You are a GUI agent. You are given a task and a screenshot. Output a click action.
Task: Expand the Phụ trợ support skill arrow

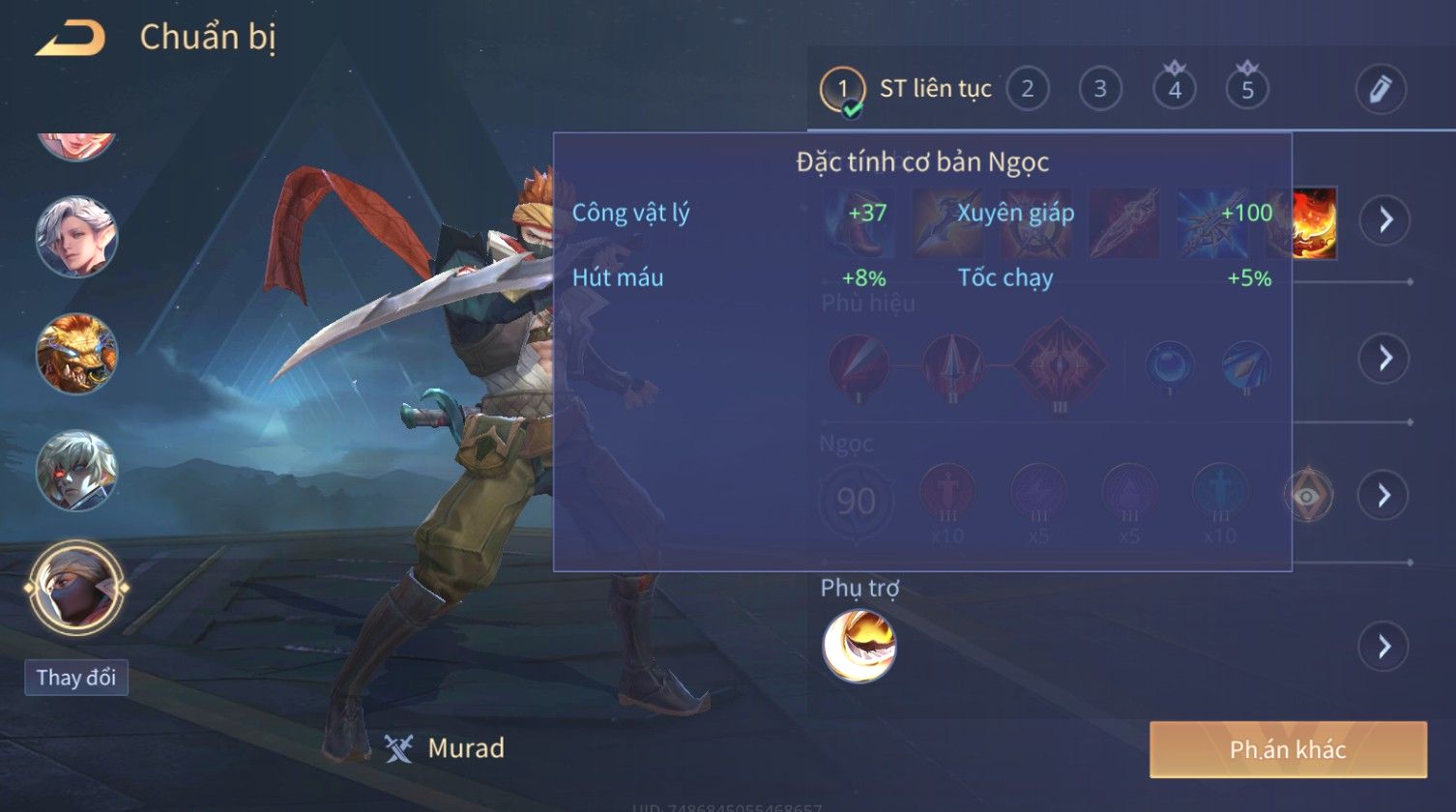[x=1384, y=646]
